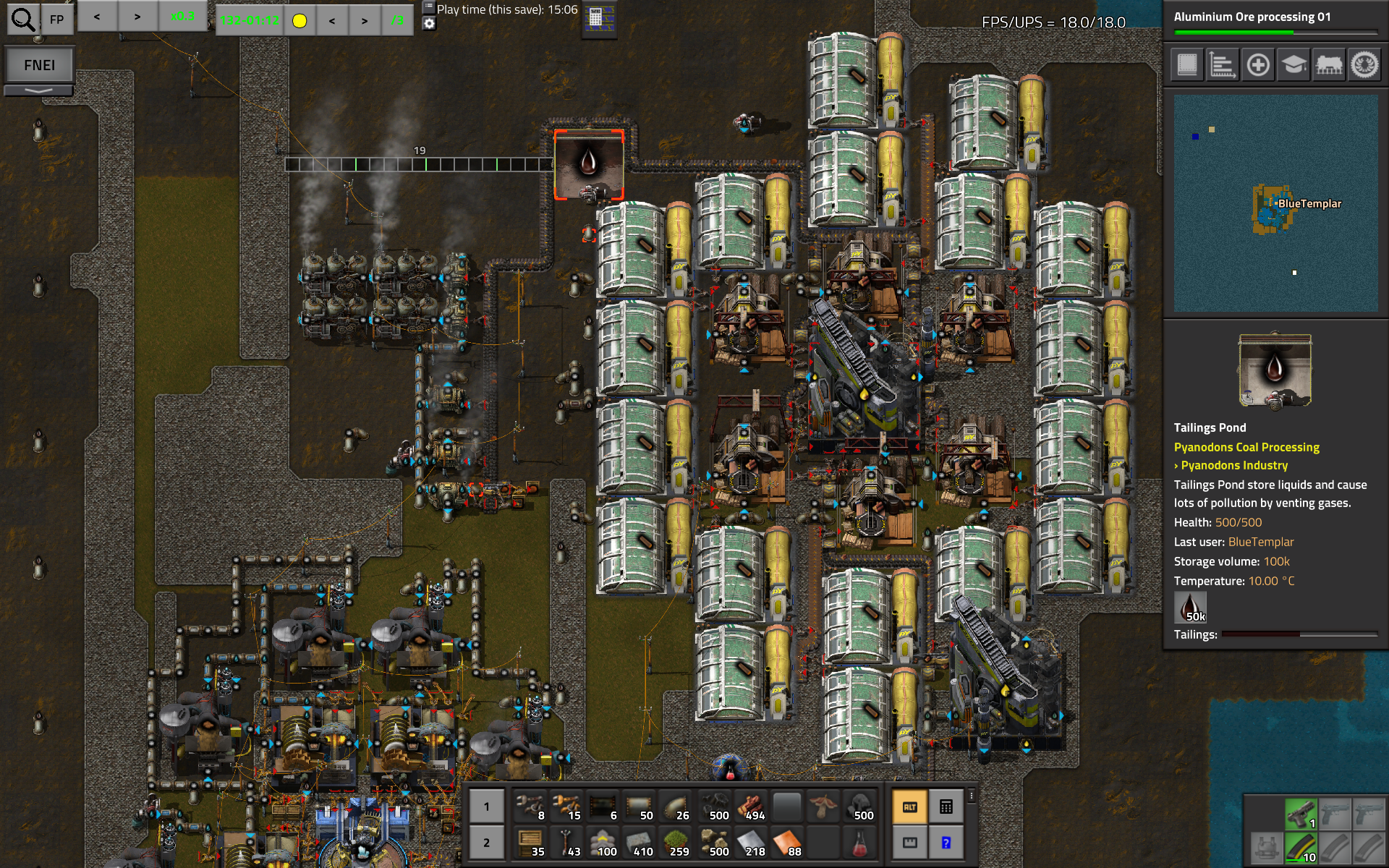Toggle the x0.3 game speed button
Viewport: 1389px width, 868px height.
tap(182, 17)
